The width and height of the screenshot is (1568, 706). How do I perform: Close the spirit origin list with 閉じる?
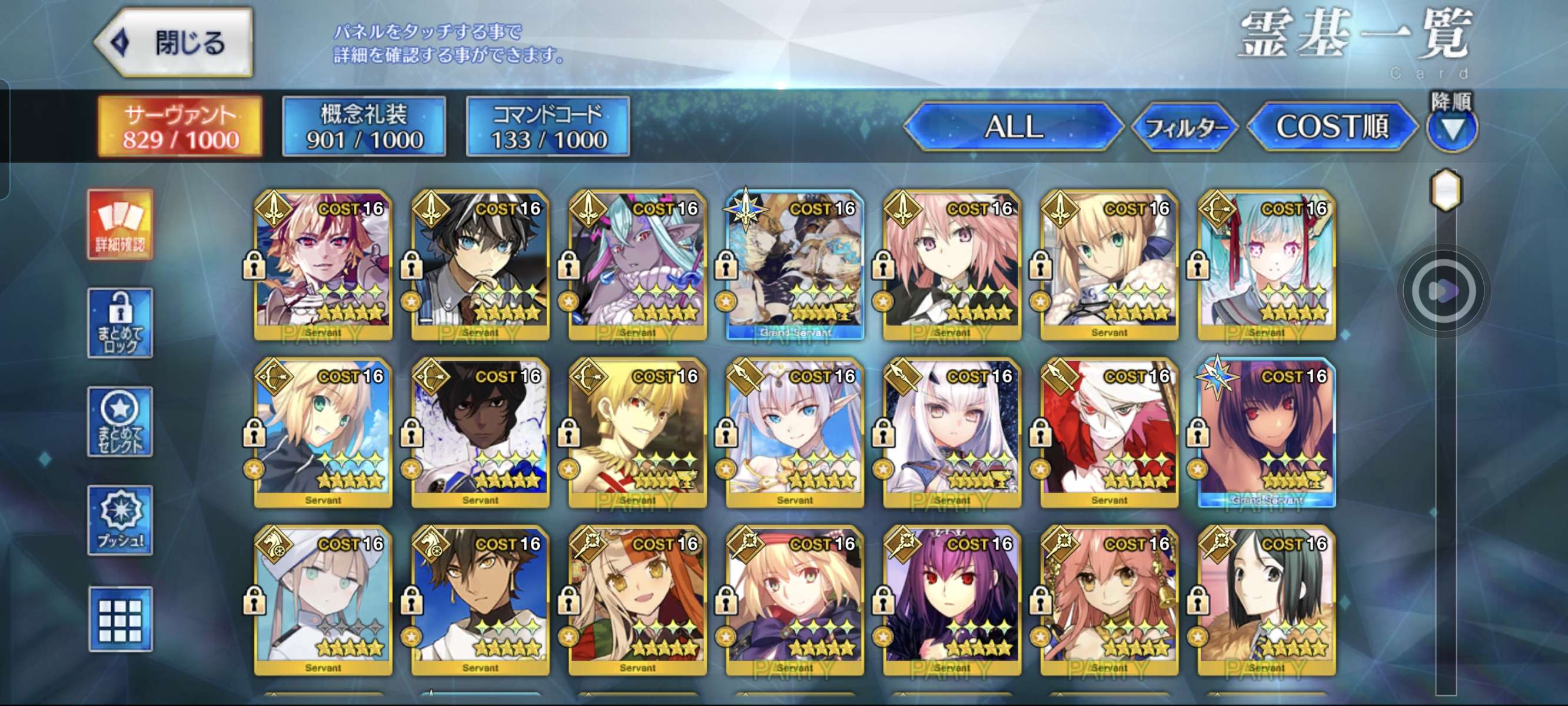(175, 42)
